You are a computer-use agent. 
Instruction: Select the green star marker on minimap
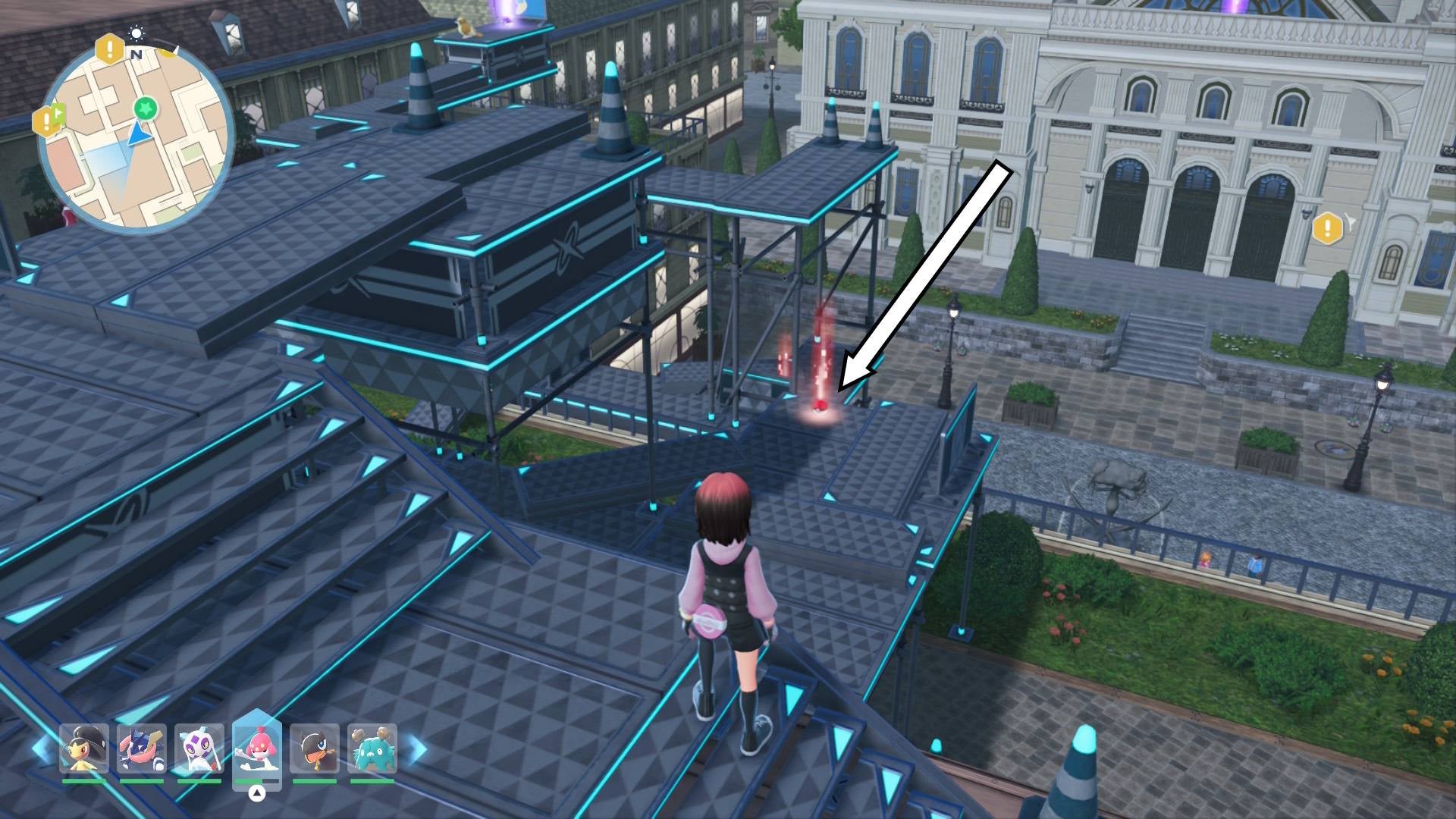click(145, 108)
